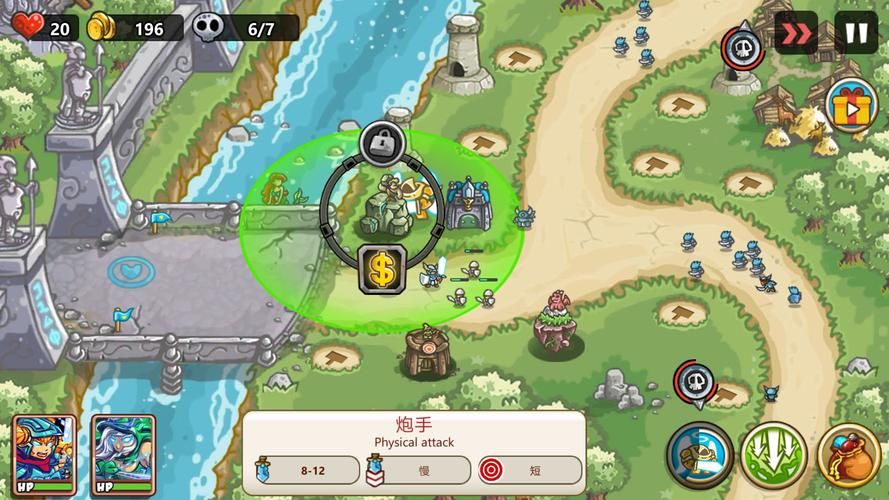Sell the tower with dollar button
This screenshot has height=500, width=889.
[x=382, y=268]
